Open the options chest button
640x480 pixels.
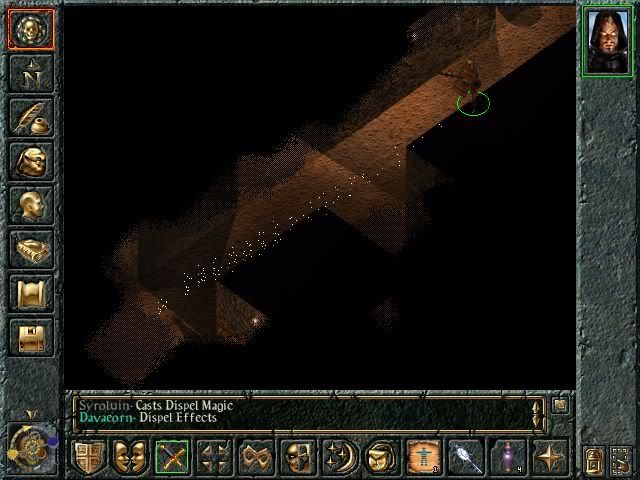pos(29,336)
